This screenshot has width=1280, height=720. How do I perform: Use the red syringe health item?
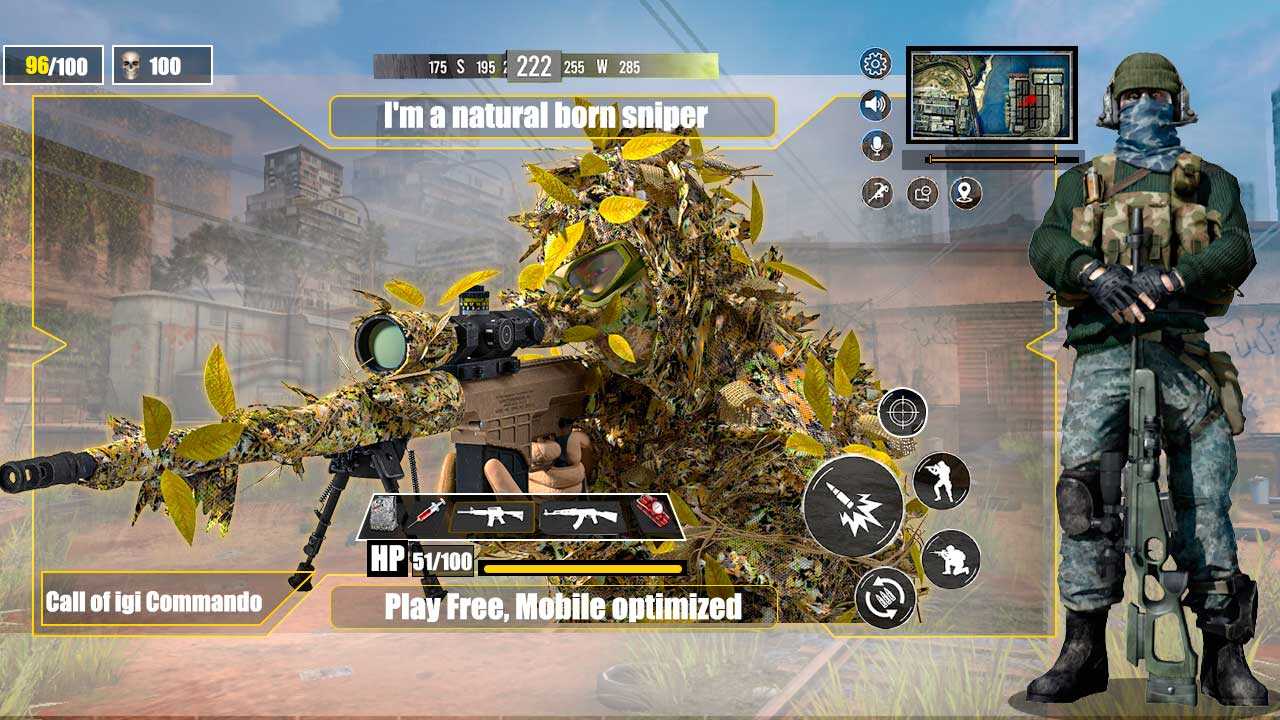tap(426, 516)
